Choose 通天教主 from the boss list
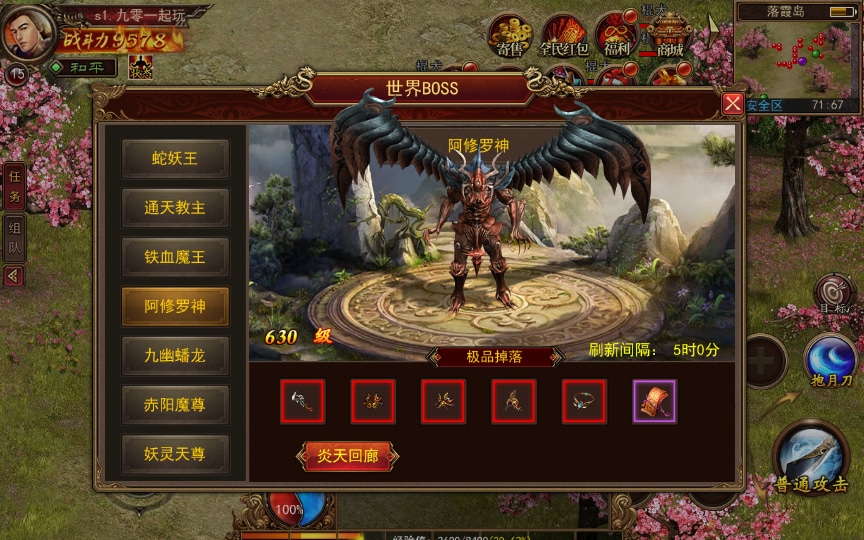This screenshot has height=540, width=864. (175, 208)
